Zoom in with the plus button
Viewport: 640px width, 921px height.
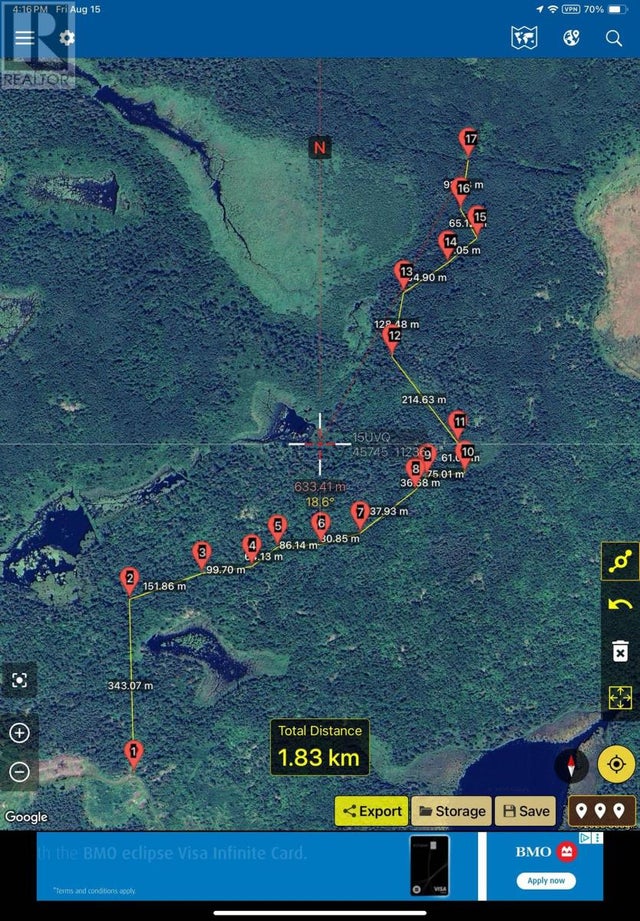point(19,732)
